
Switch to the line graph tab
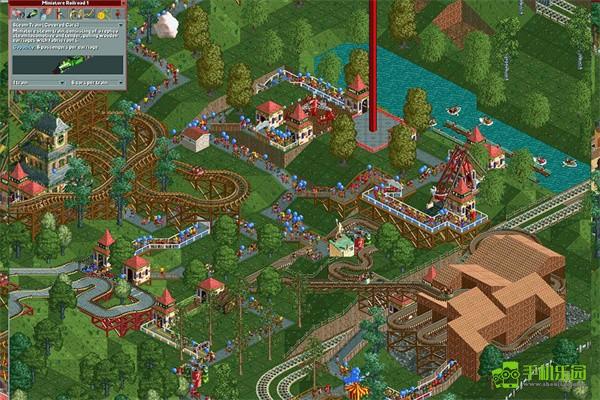[88, 13]
